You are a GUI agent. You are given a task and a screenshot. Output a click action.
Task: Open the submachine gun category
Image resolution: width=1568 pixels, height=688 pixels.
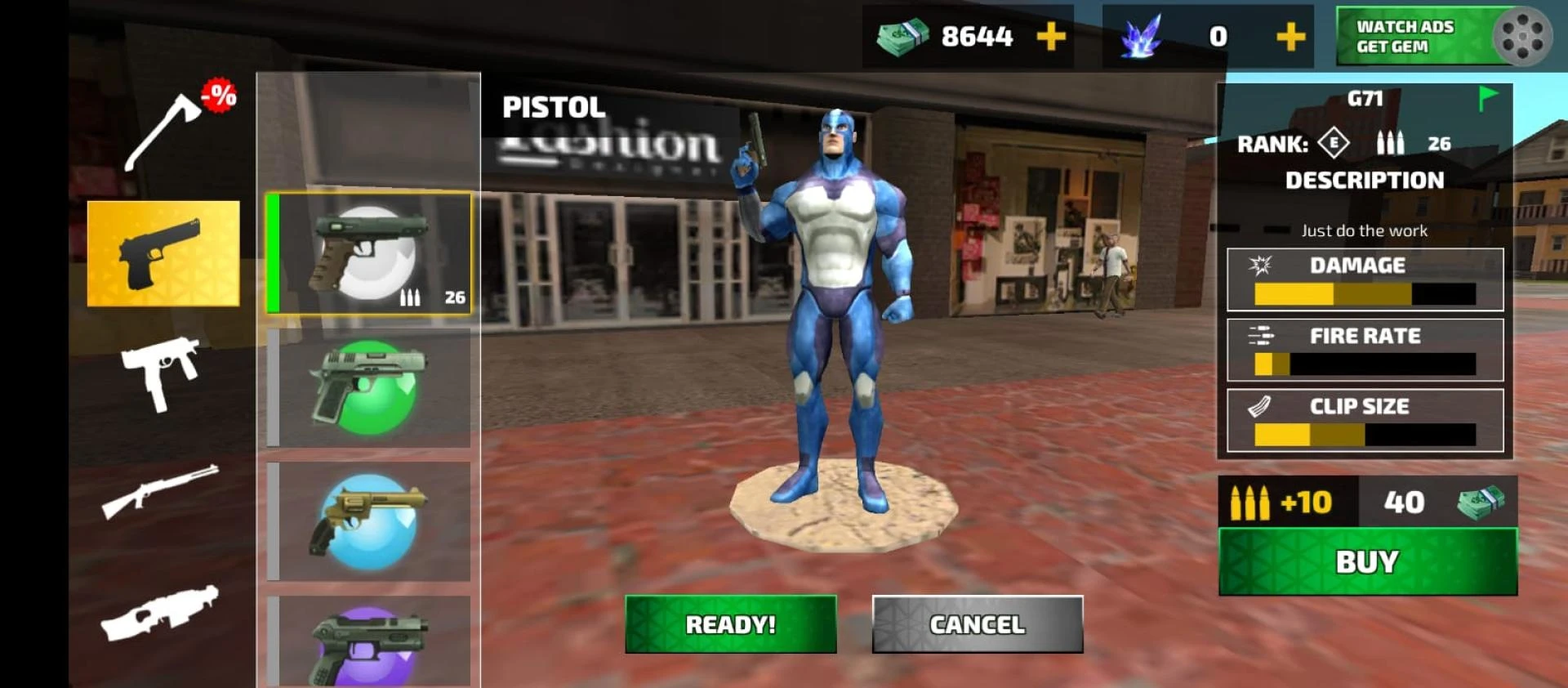[162, 373]
